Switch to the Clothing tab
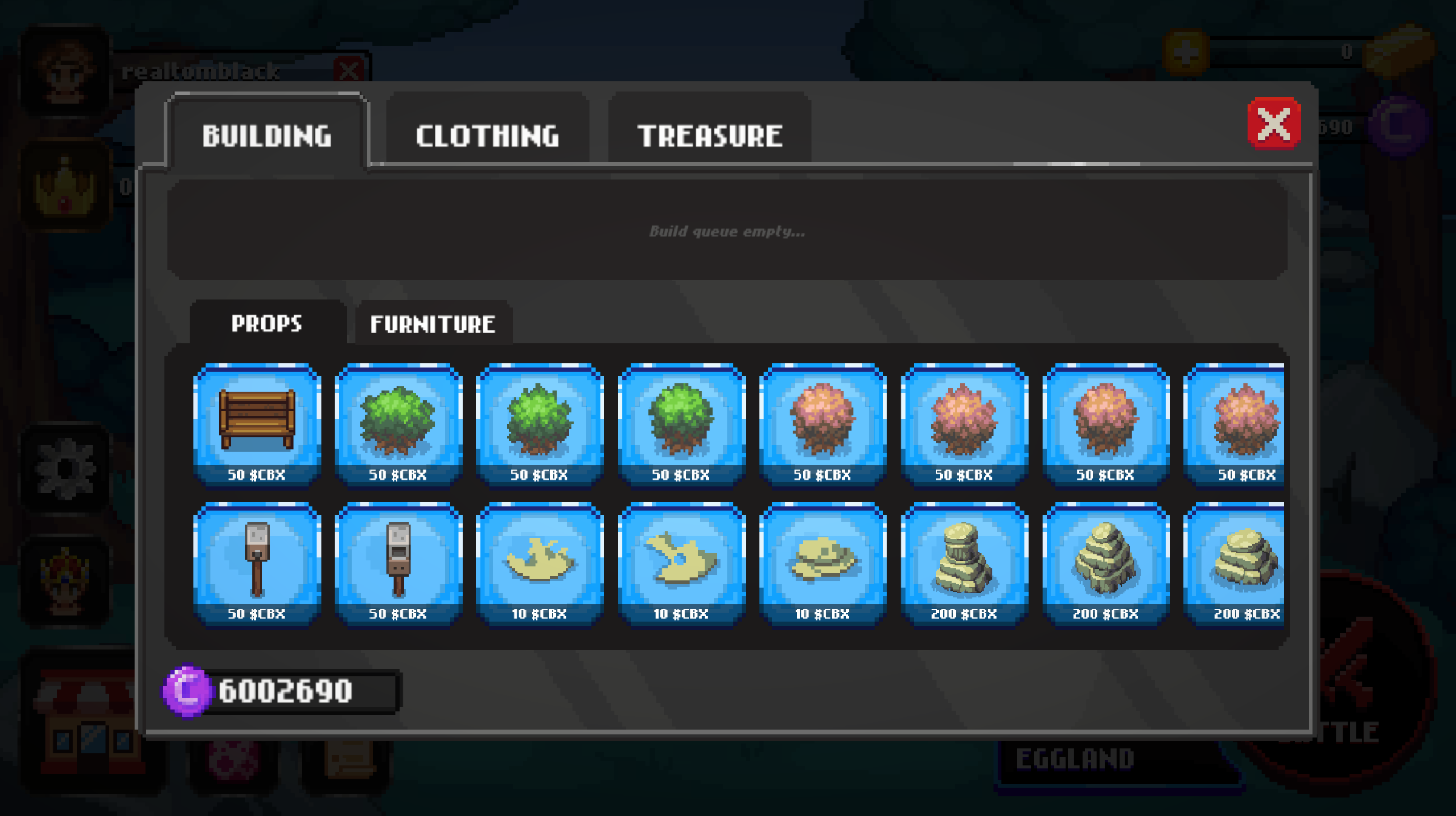 click(487, 135)
